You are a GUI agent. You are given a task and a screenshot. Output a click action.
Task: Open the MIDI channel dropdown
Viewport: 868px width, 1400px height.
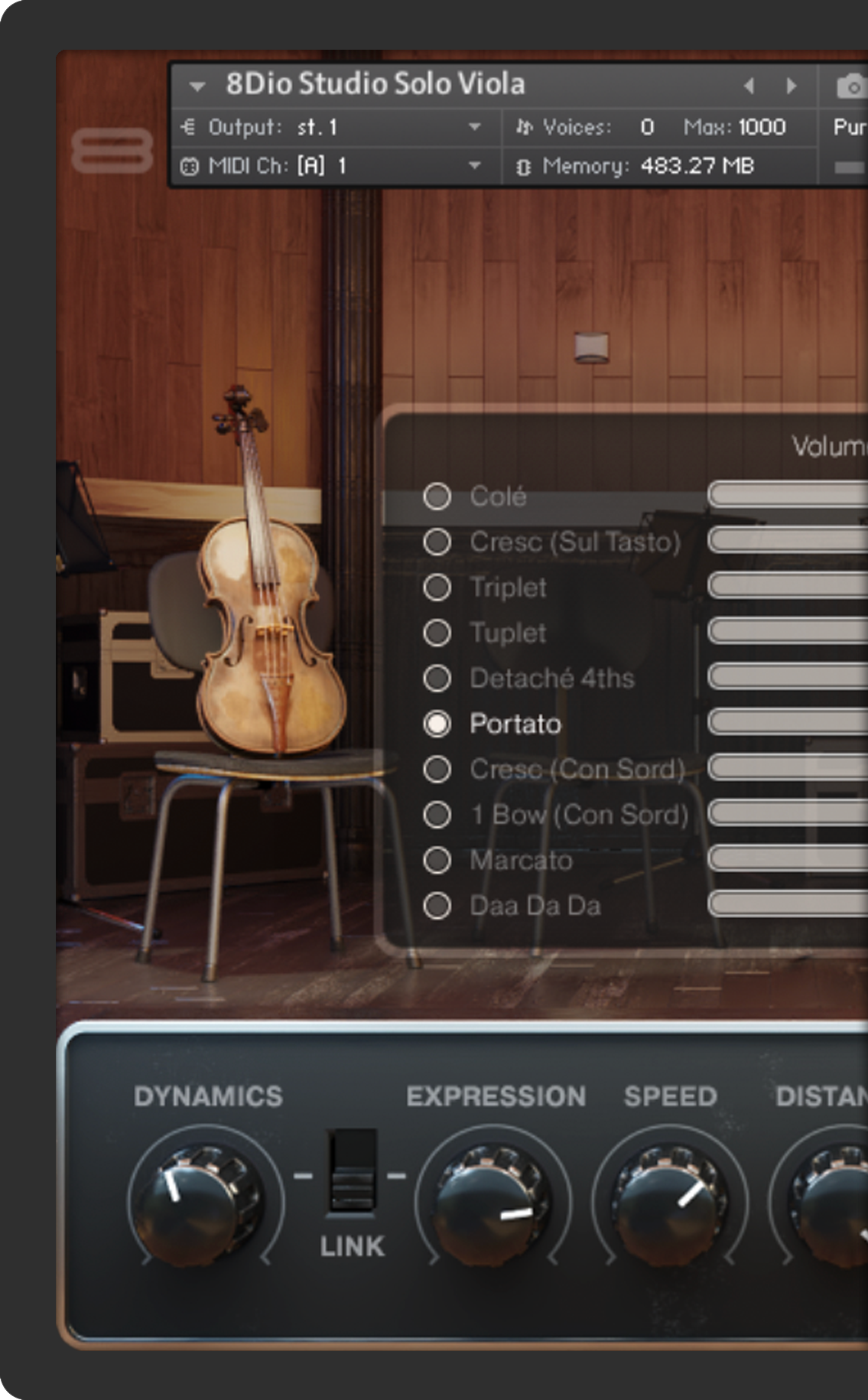pos(474,165)
